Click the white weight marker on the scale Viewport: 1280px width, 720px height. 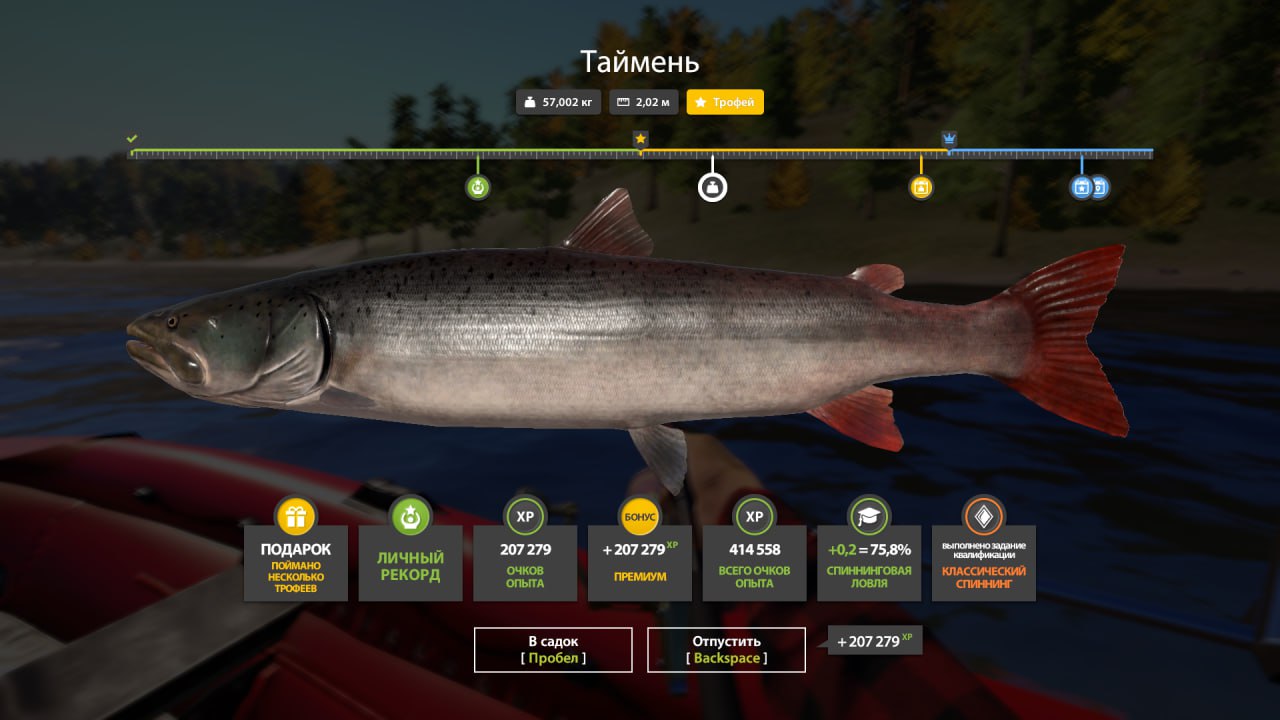point(712,186)
